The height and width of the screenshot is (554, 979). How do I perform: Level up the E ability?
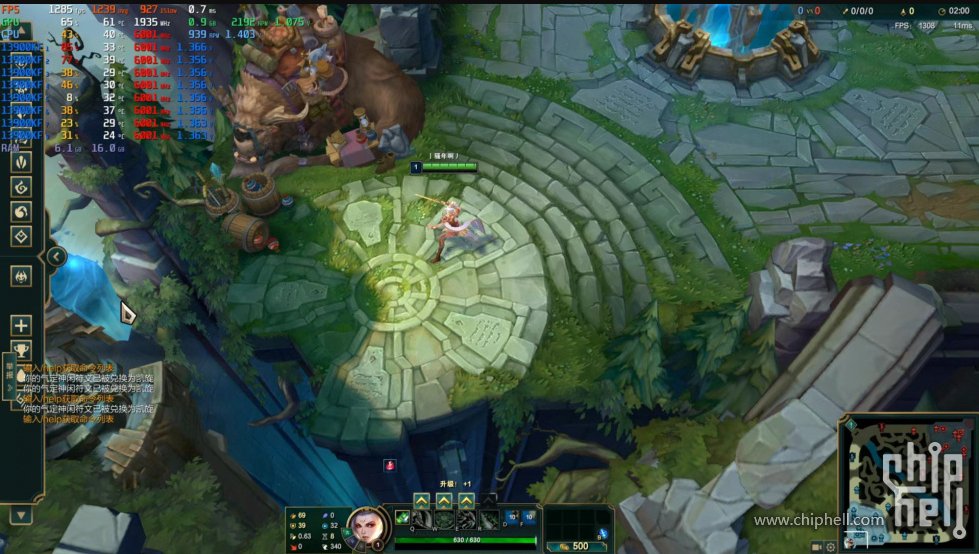pos(466,500)
